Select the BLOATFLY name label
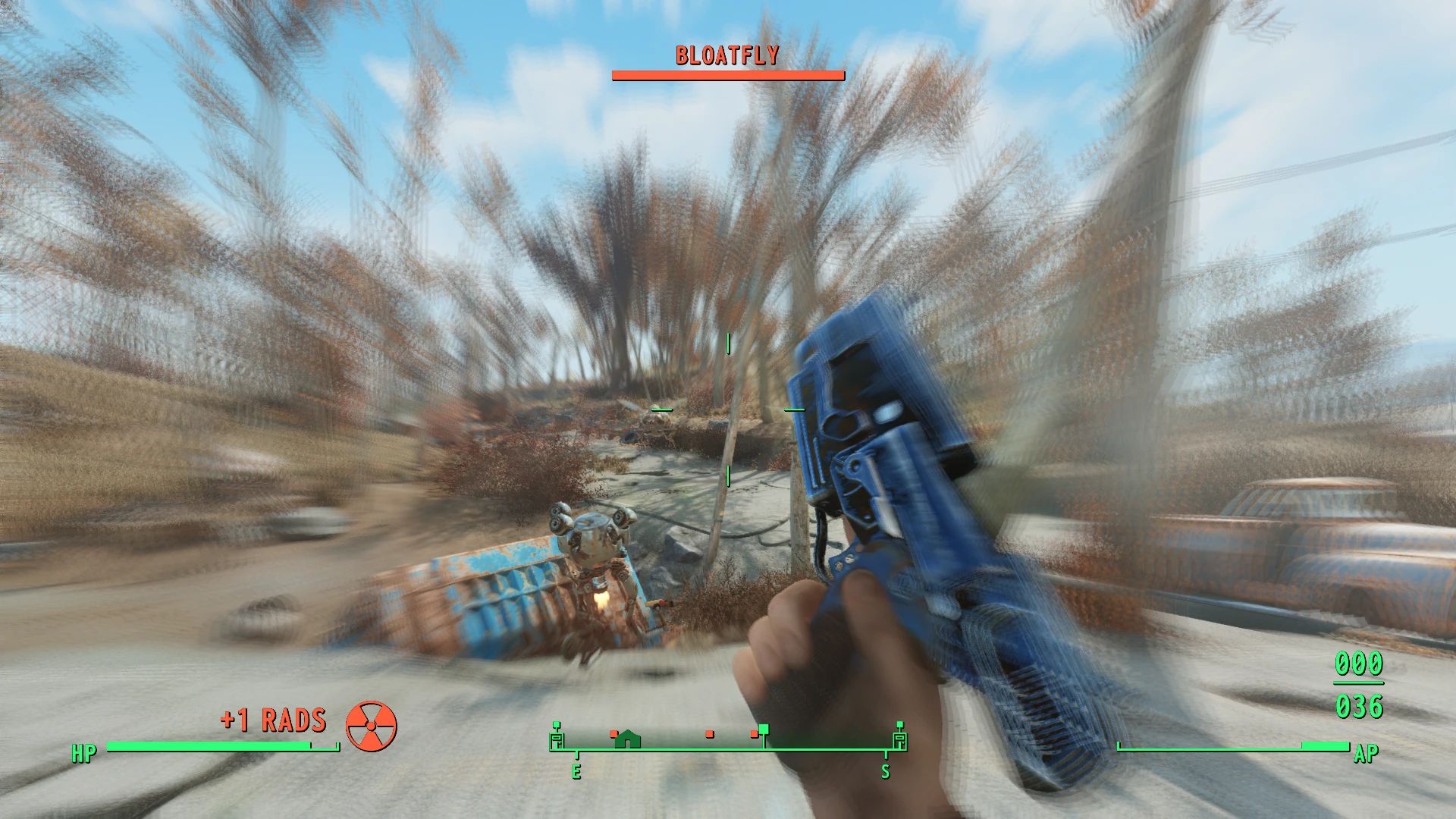 [x=726, y=54]
